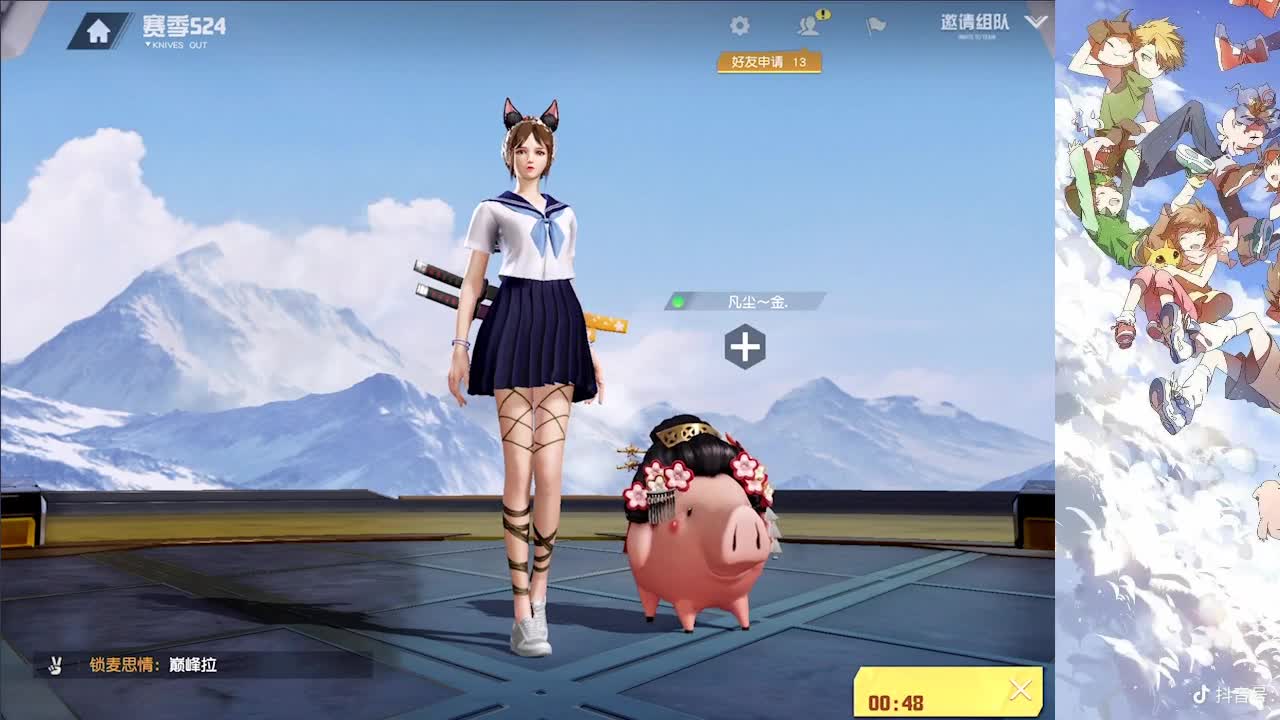Open the 好友申请 13 friend requests banner
The height and width of the screenshot is (720, 1280).
coord(770,60)
